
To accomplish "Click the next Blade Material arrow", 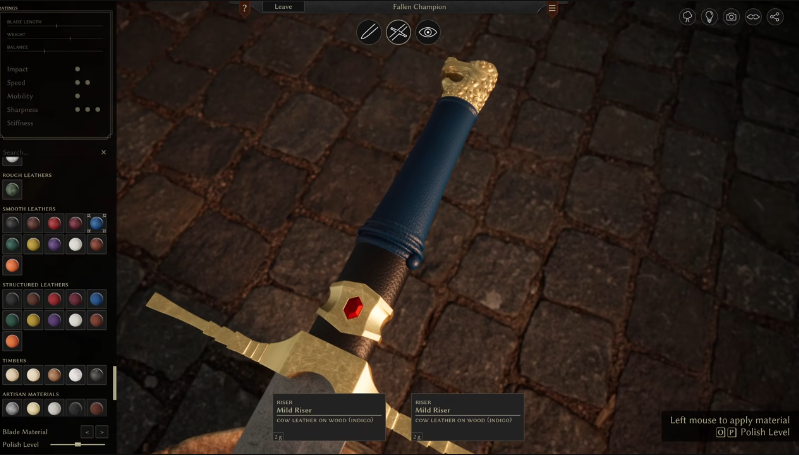I will [x=102, y=431].
